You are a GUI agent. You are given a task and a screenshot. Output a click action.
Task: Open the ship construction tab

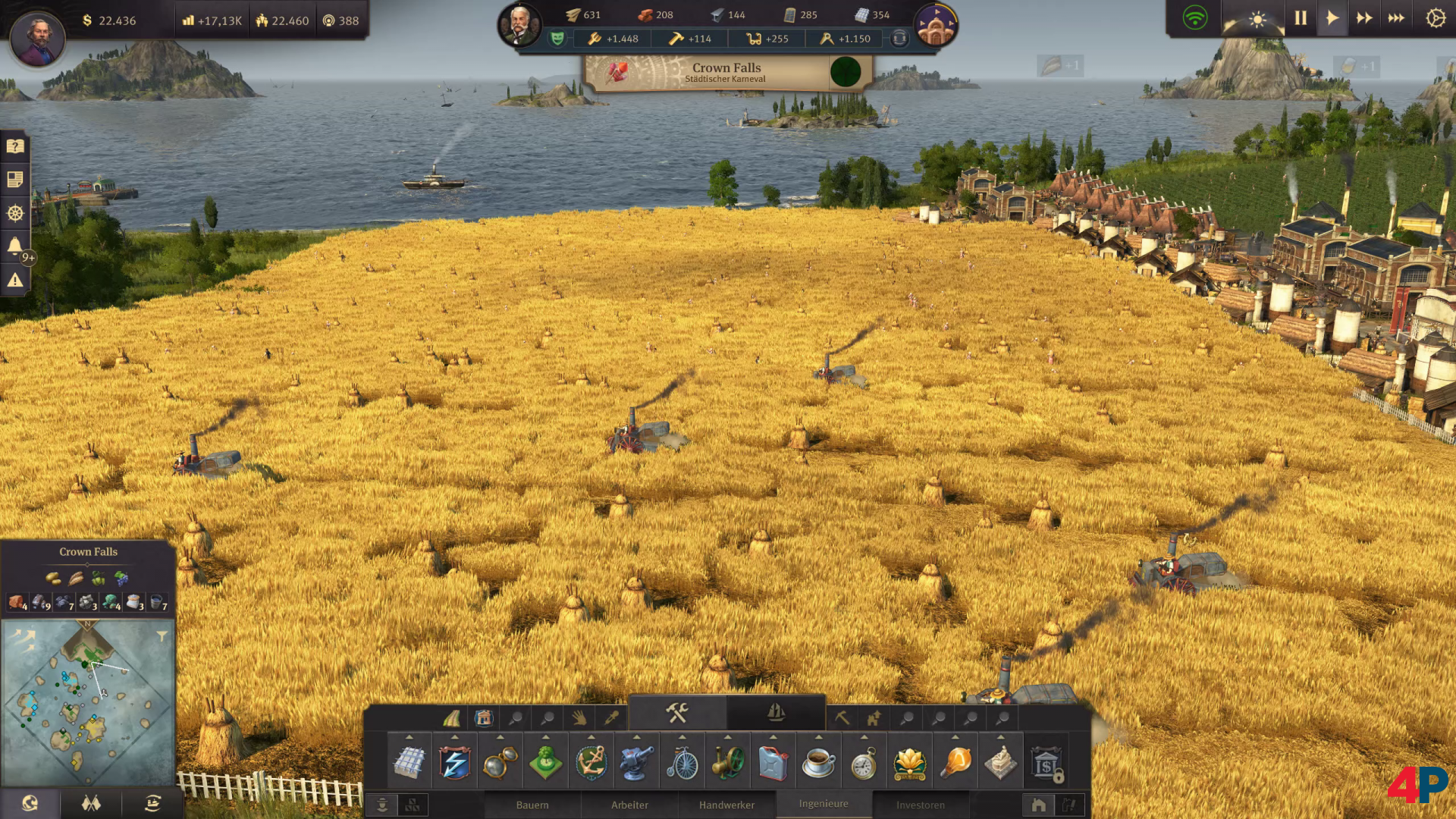[776, 713]
